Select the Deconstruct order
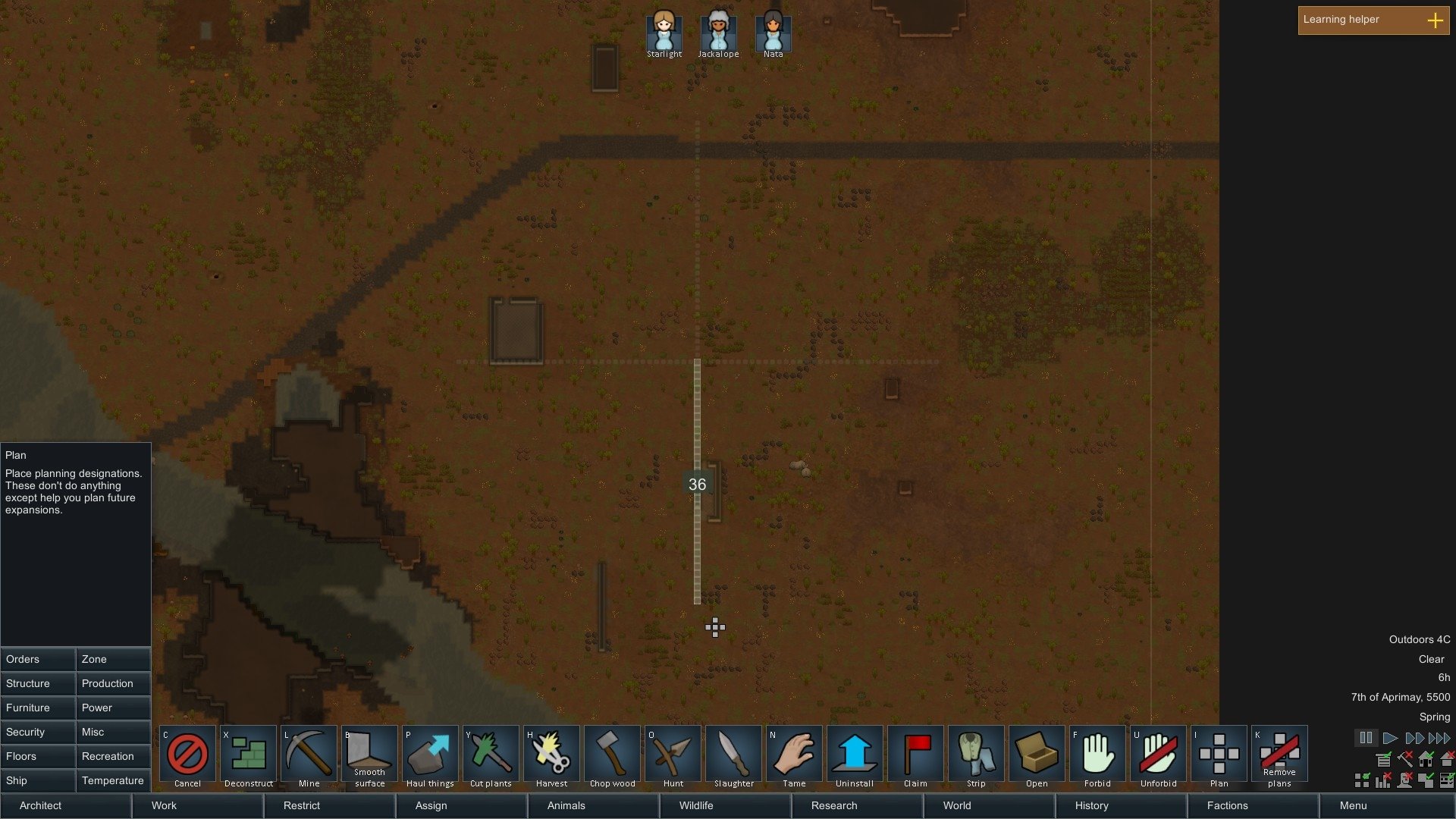The width and height of the screenshot is (1456, 819). (248, 756)
